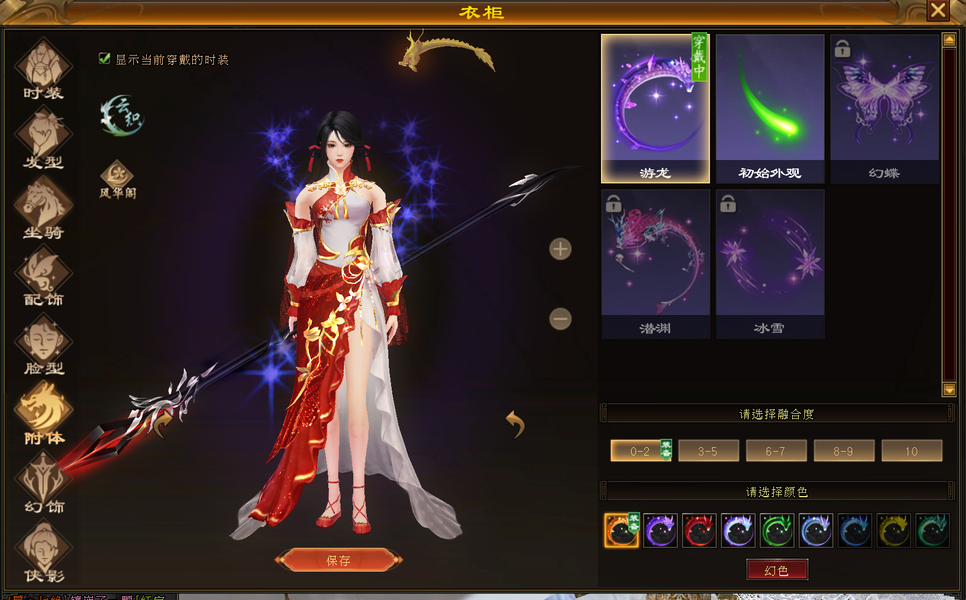Choose the 幻饰 tab

pyautogui.click(x=44, y=482)
